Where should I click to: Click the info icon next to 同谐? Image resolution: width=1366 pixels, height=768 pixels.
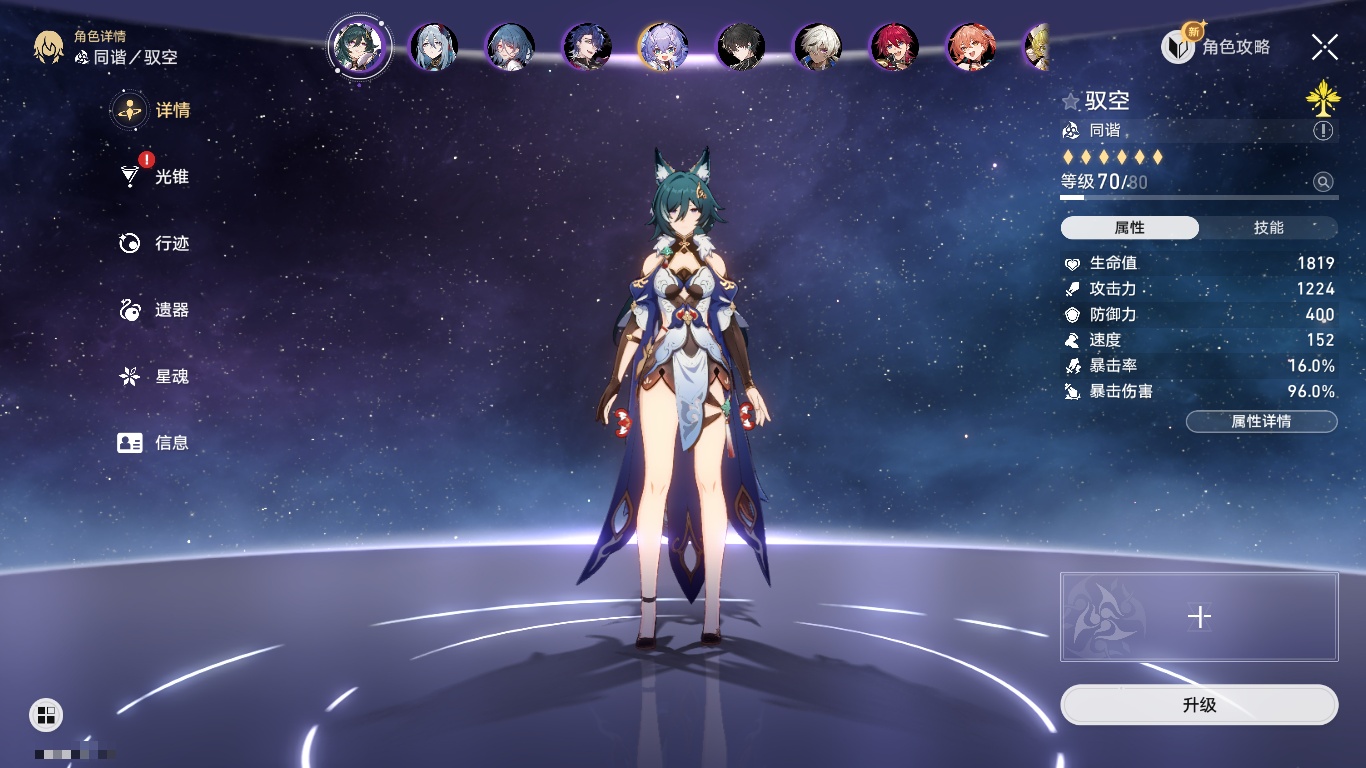tap(1323, 131)
